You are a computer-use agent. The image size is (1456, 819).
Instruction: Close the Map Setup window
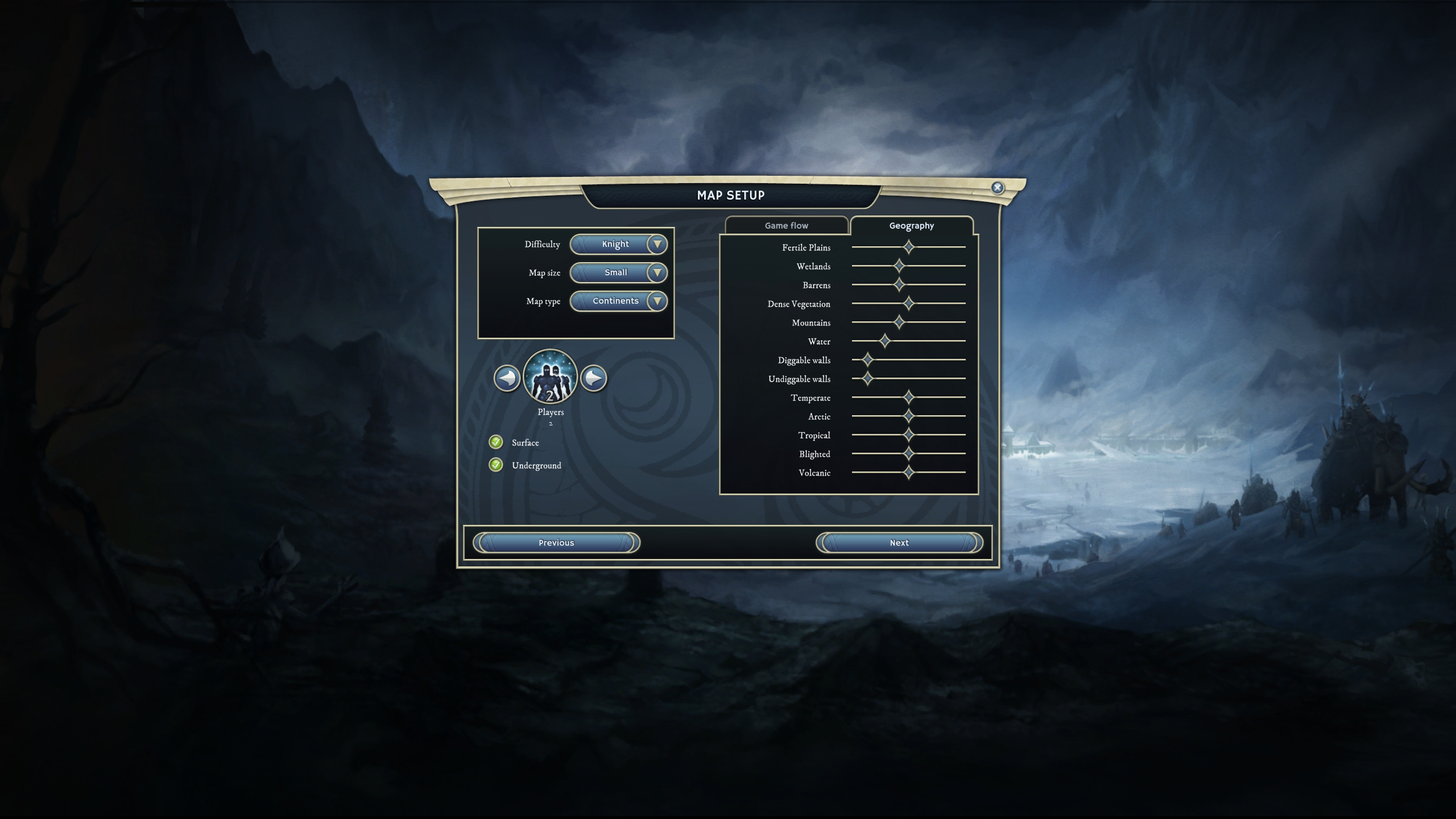pyautogui.click(x=997, y=188)
